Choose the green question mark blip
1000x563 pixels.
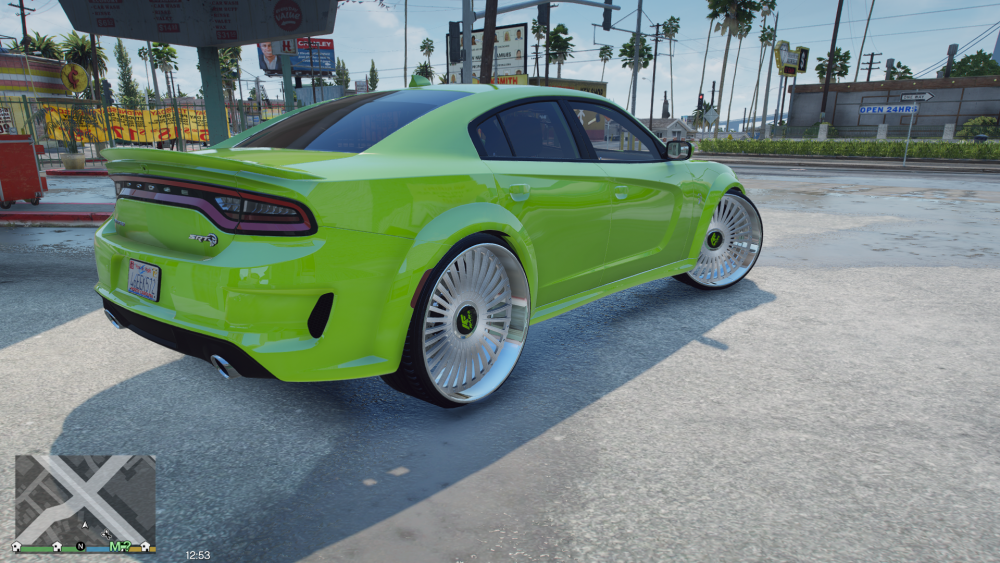[129, 546]
